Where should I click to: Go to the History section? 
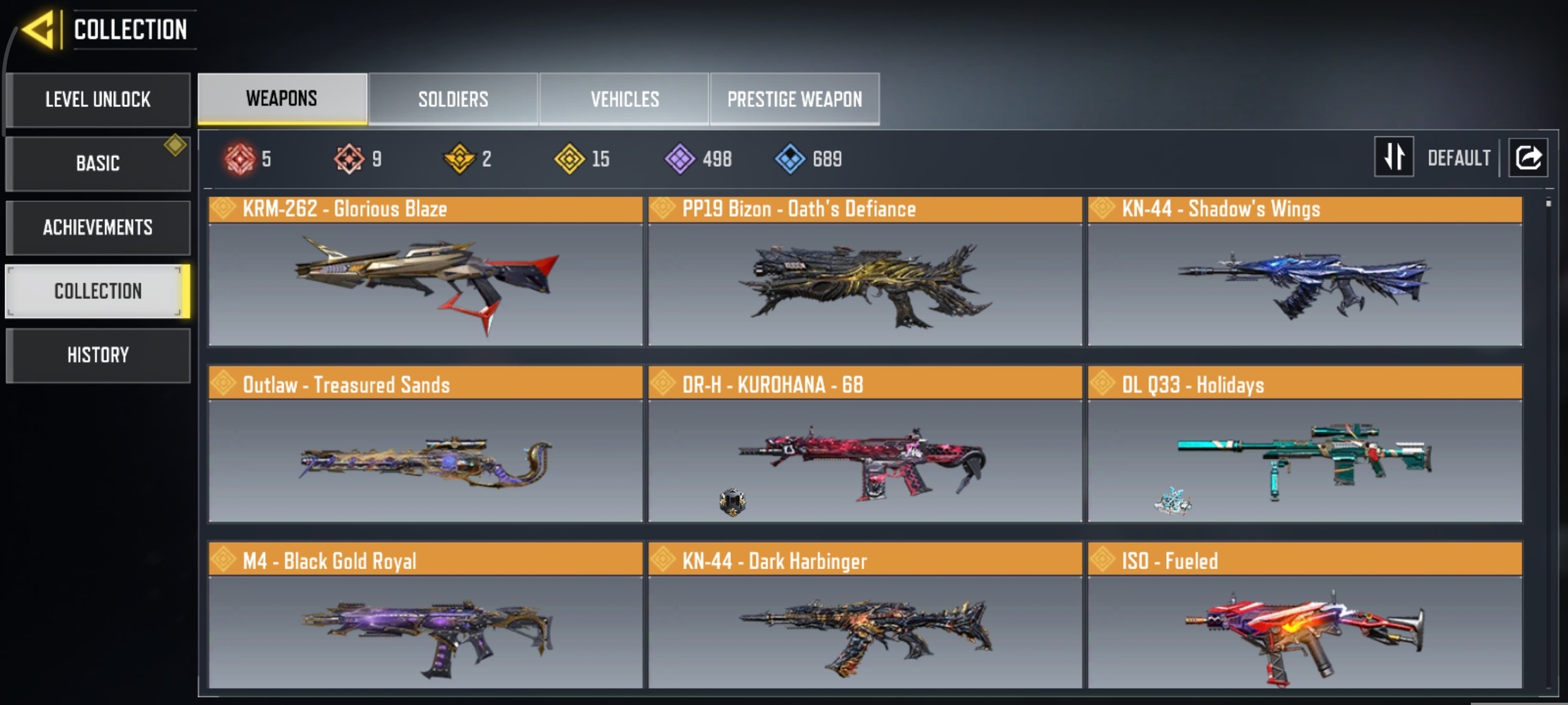point(97,355)
